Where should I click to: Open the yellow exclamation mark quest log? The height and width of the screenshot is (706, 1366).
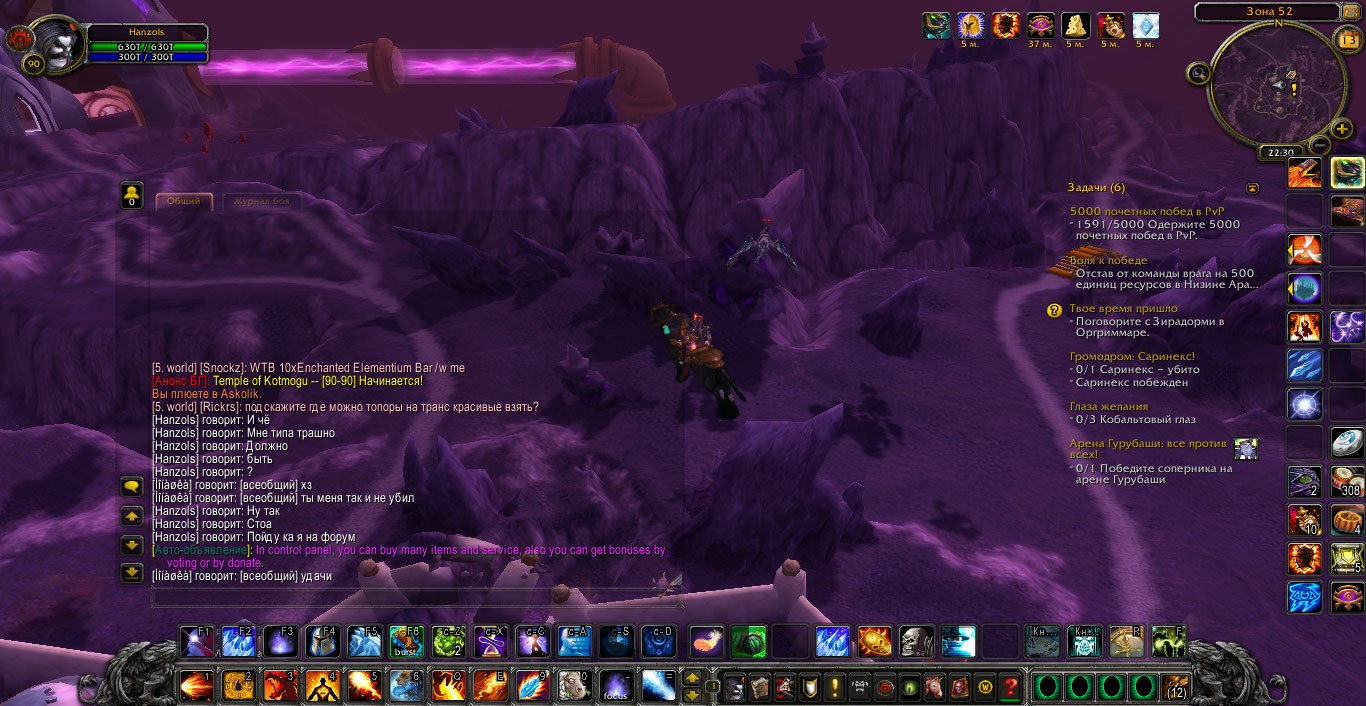click(x=835, y=687)
